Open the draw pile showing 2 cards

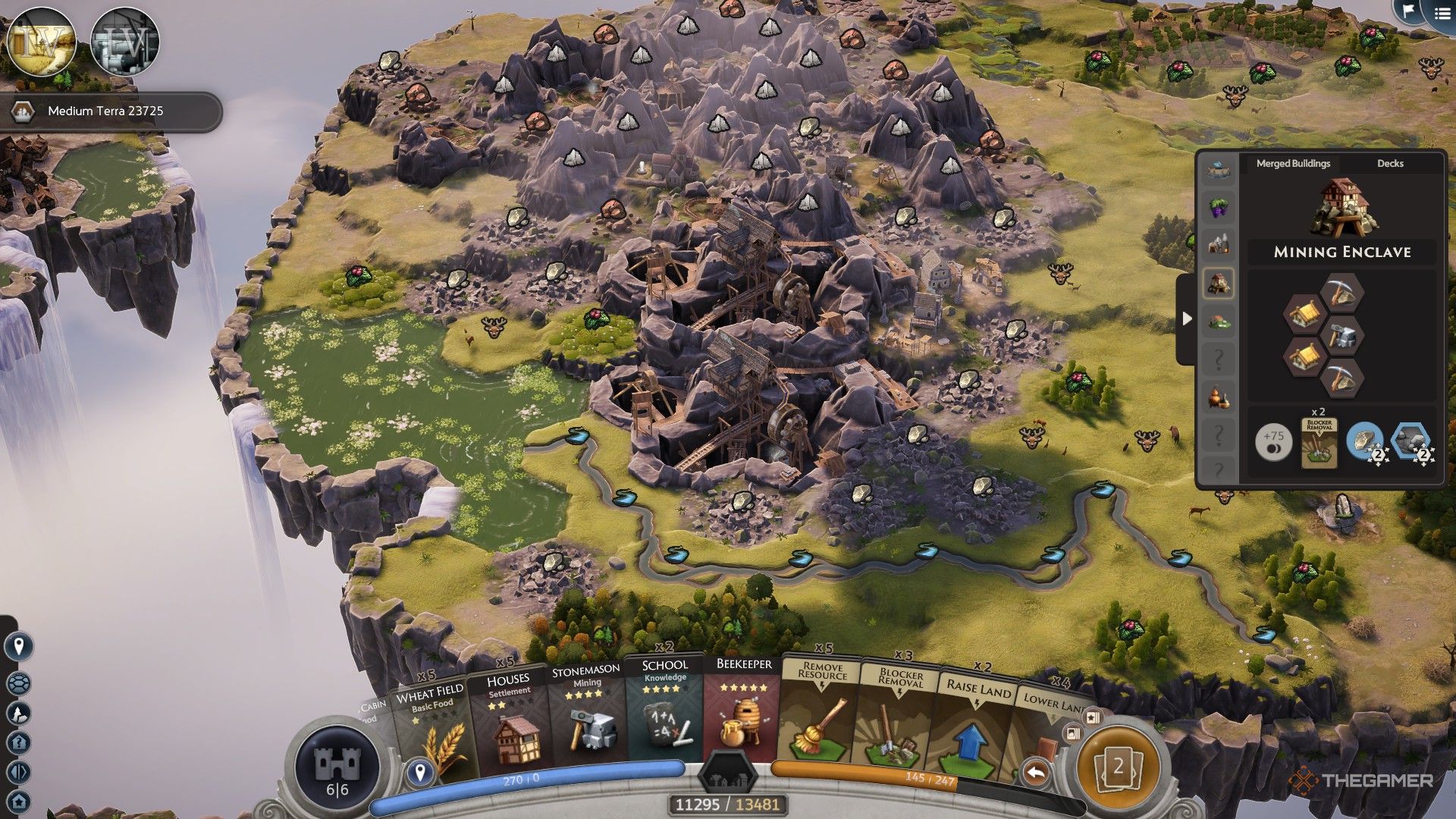pyautogui.click(x=1118, y=767)
